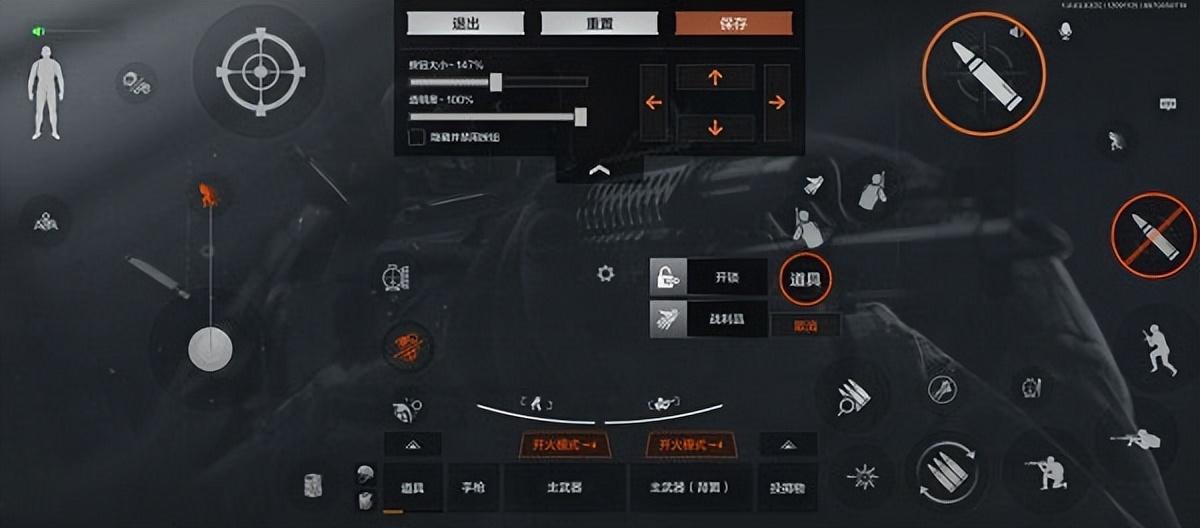Click the small gear settings icon
Viewport: 1200px width, 528px height.
click(605, 273)
